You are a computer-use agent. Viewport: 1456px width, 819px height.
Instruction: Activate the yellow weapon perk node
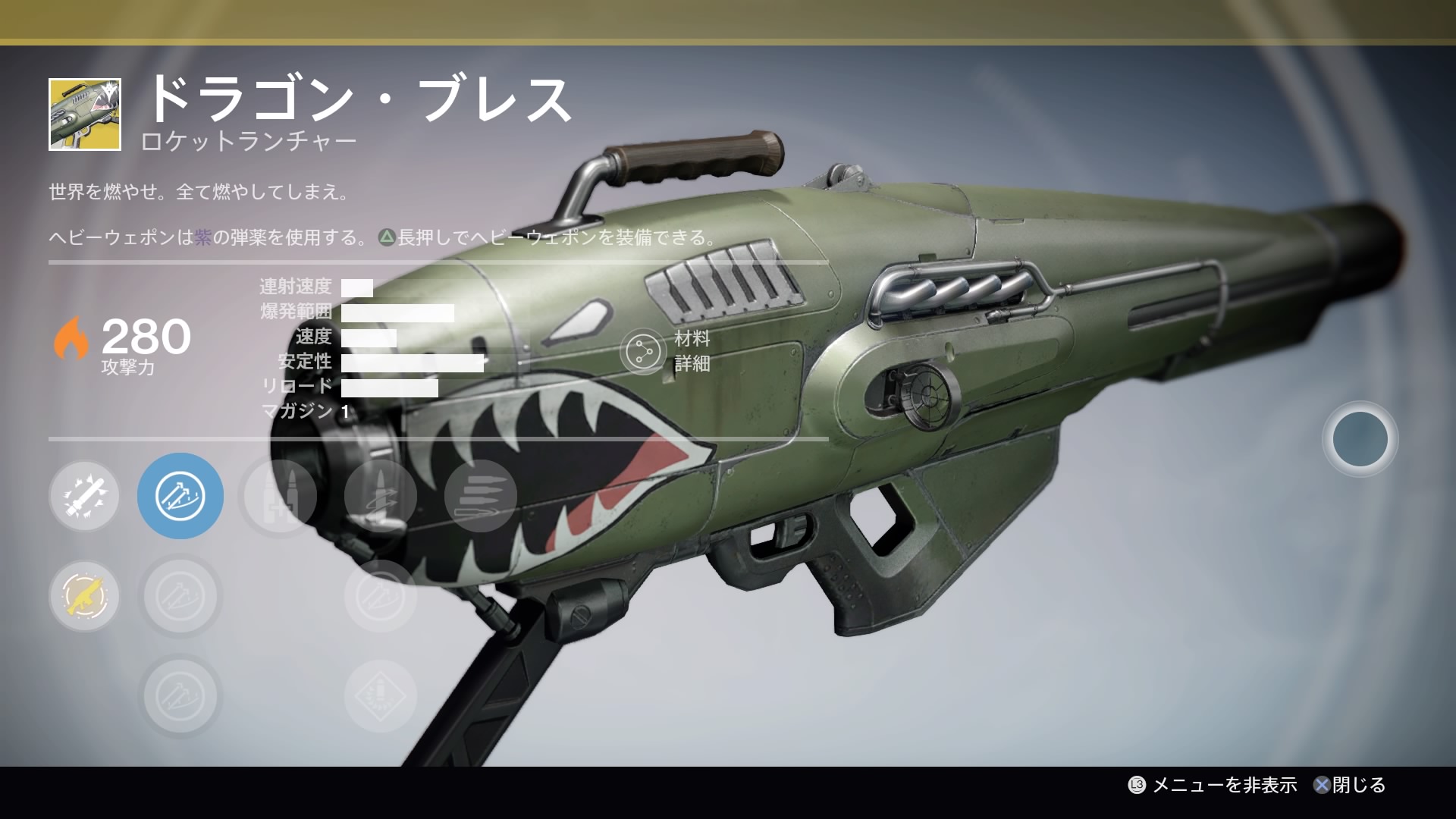tap(84, 596)
